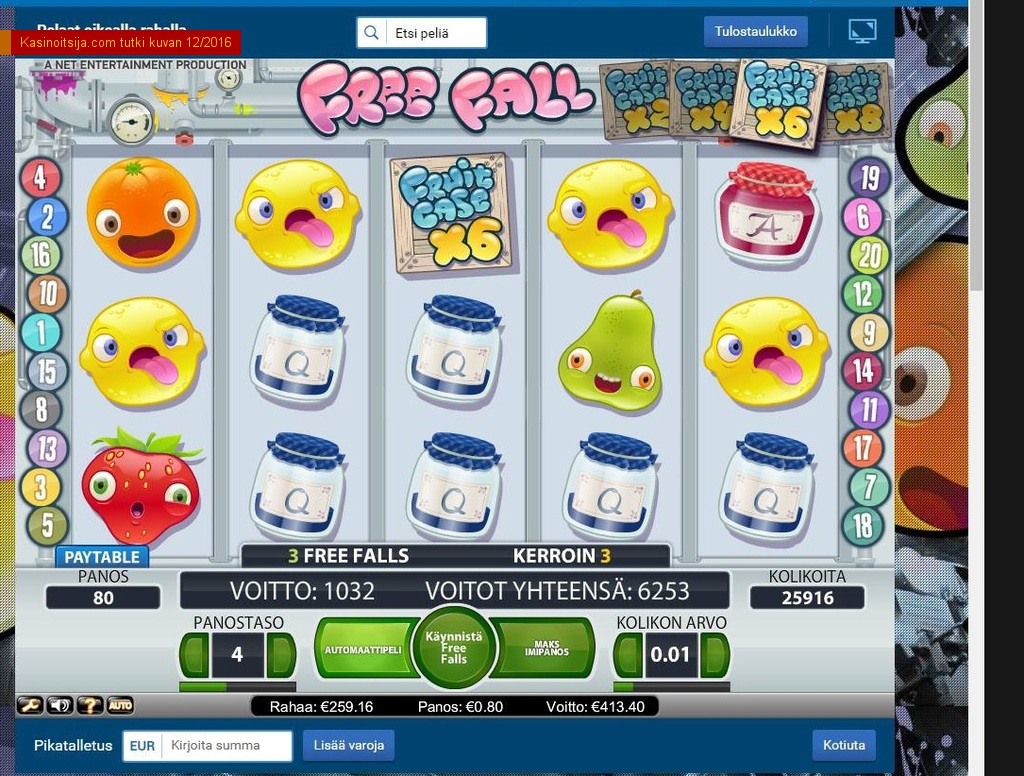Open the Paytable
Image resolution: width=1024 pixels, height=776 pixels.
pos(102,557)
